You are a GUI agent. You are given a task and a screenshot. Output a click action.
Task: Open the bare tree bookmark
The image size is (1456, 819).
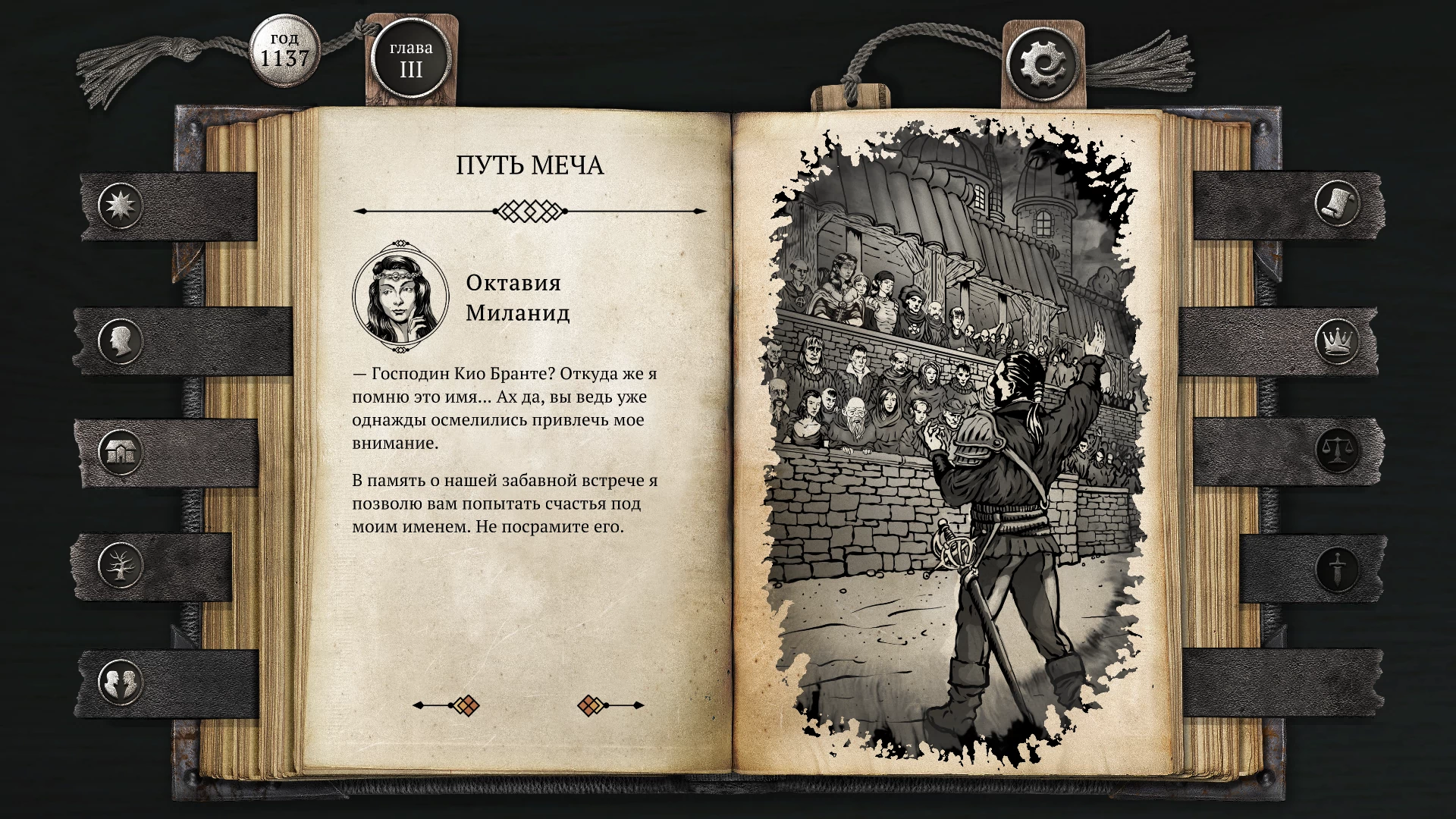[x=121, y=564]
